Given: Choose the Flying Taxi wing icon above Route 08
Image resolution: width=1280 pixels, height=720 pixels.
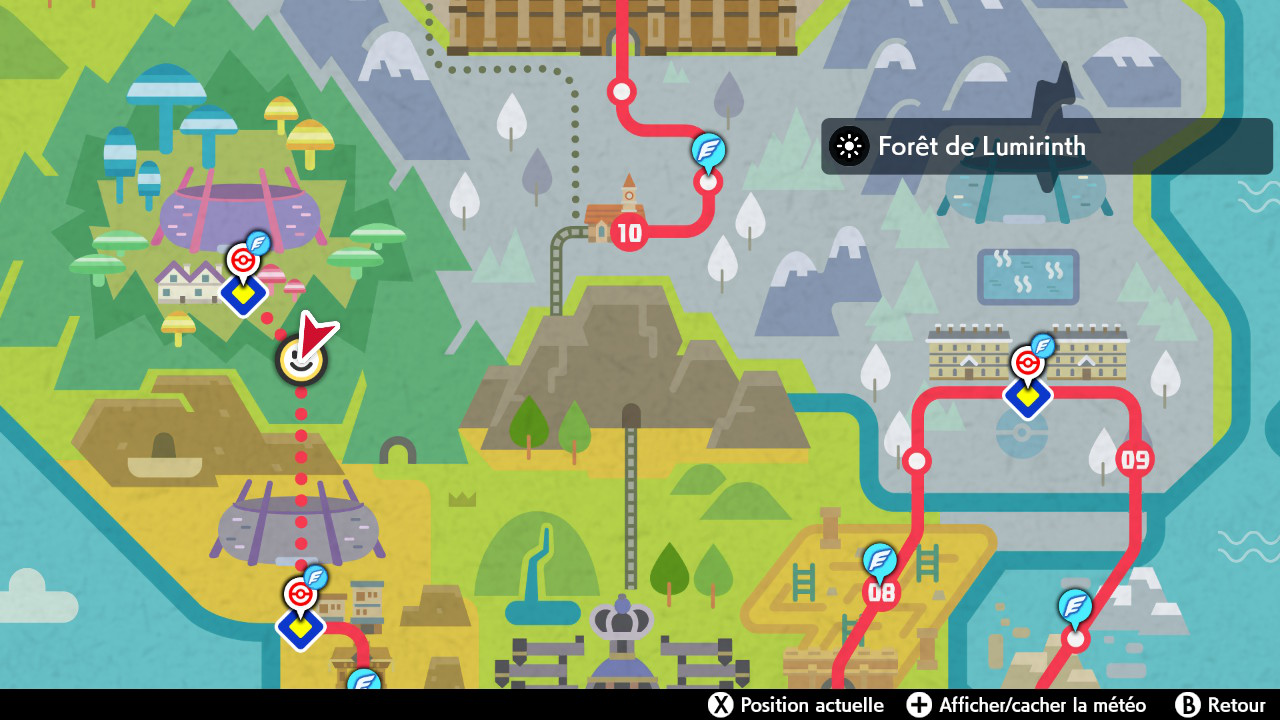Looking at the screenshot, I should pyautogui.click(x=880, y=559).
